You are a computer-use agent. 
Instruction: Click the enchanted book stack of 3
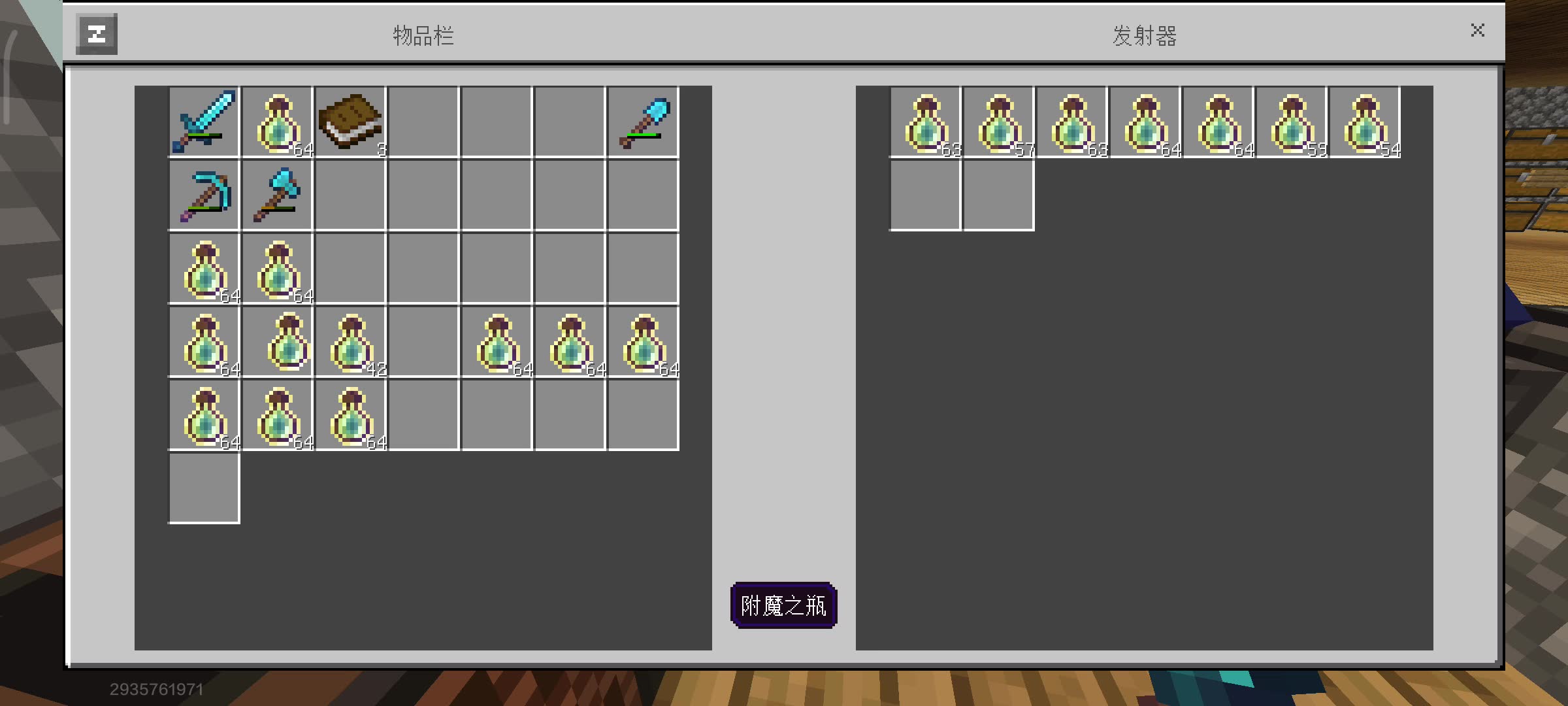click(x=351, y=121)
